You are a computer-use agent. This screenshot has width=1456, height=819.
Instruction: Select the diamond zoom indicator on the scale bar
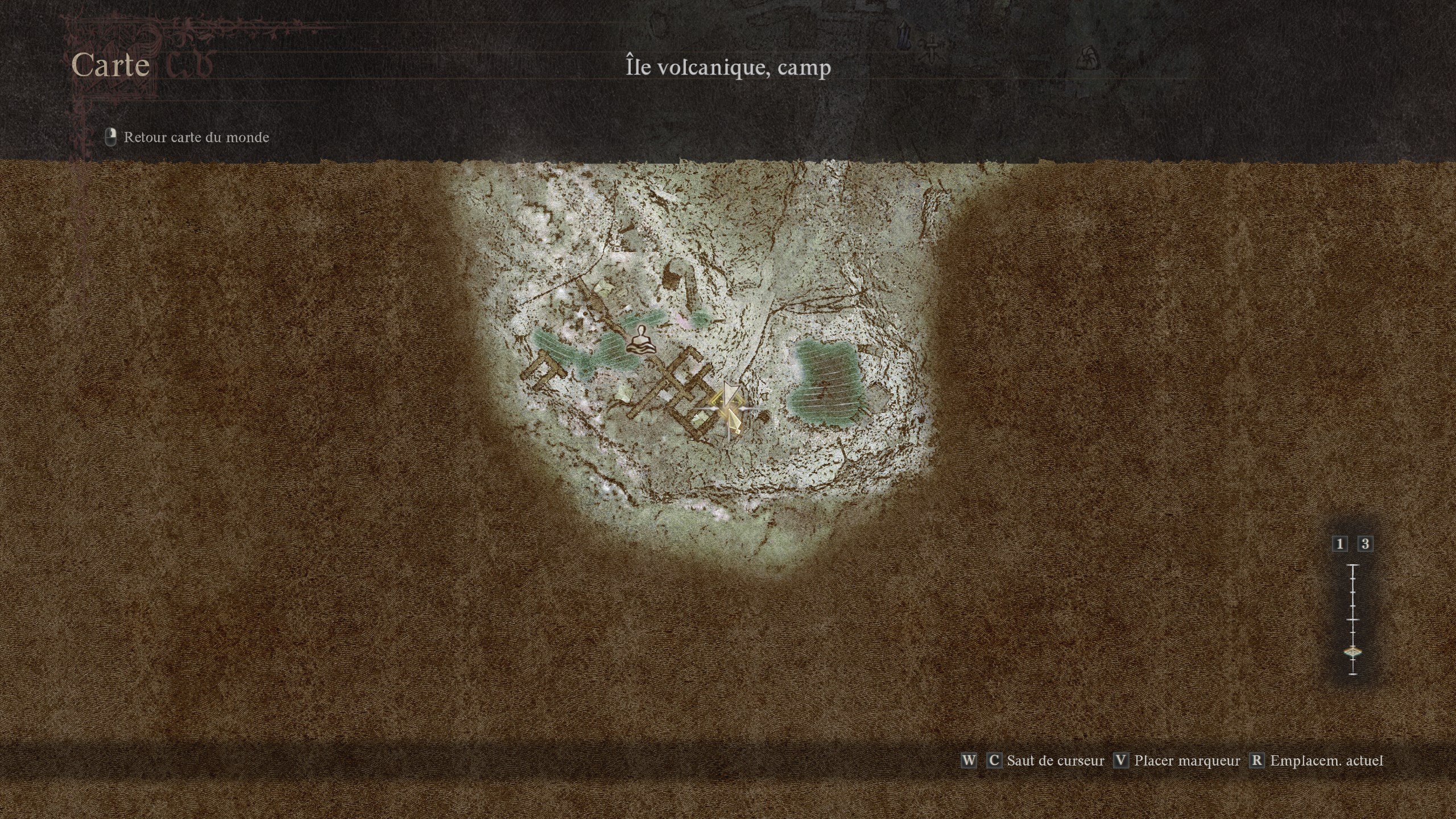(1354, 652)
